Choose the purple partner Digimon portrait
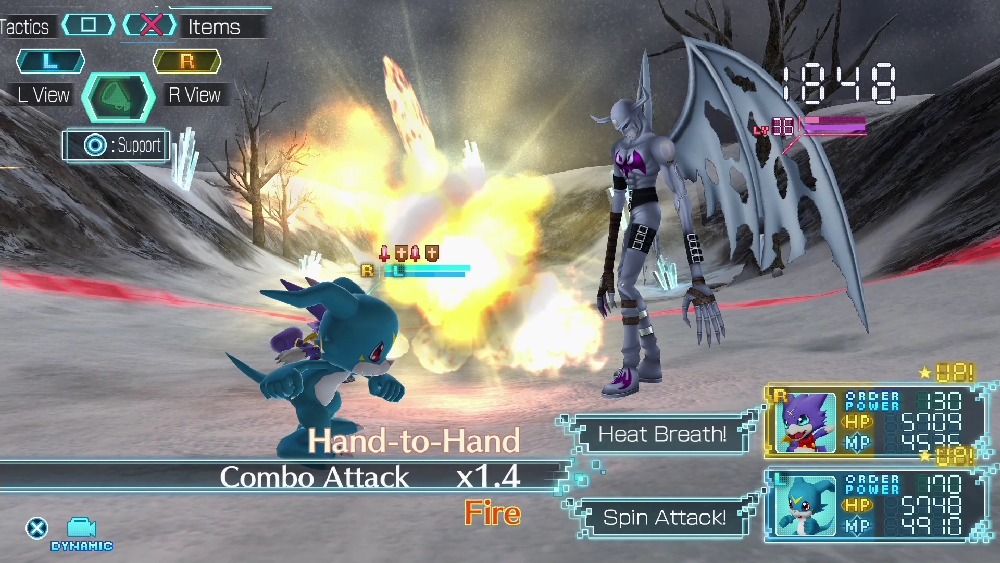 click(x=806, y=422)
